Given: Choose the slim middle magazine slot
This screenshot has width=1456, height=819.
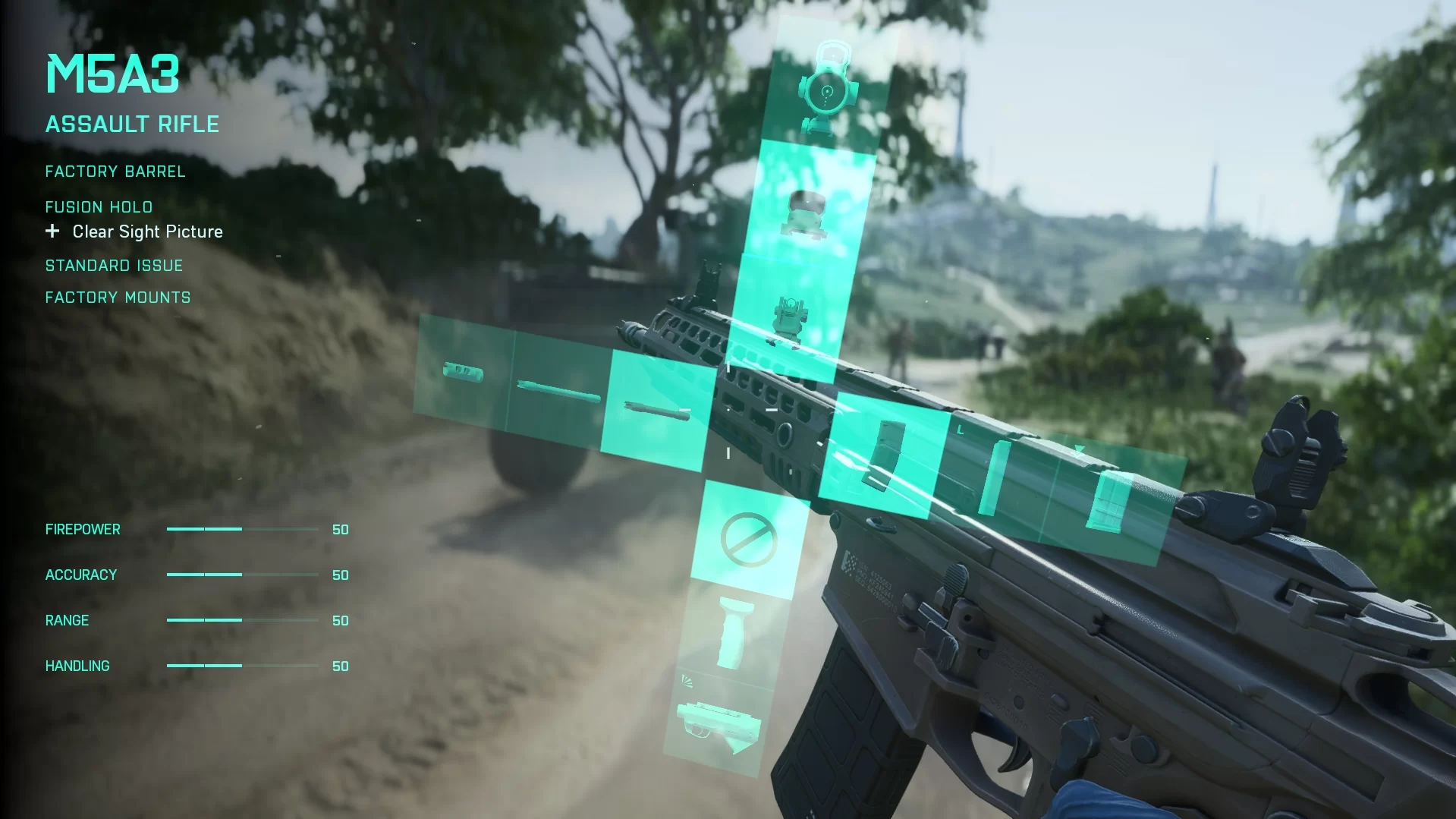Looking at the screenshot, I should (x=995, y=478).
